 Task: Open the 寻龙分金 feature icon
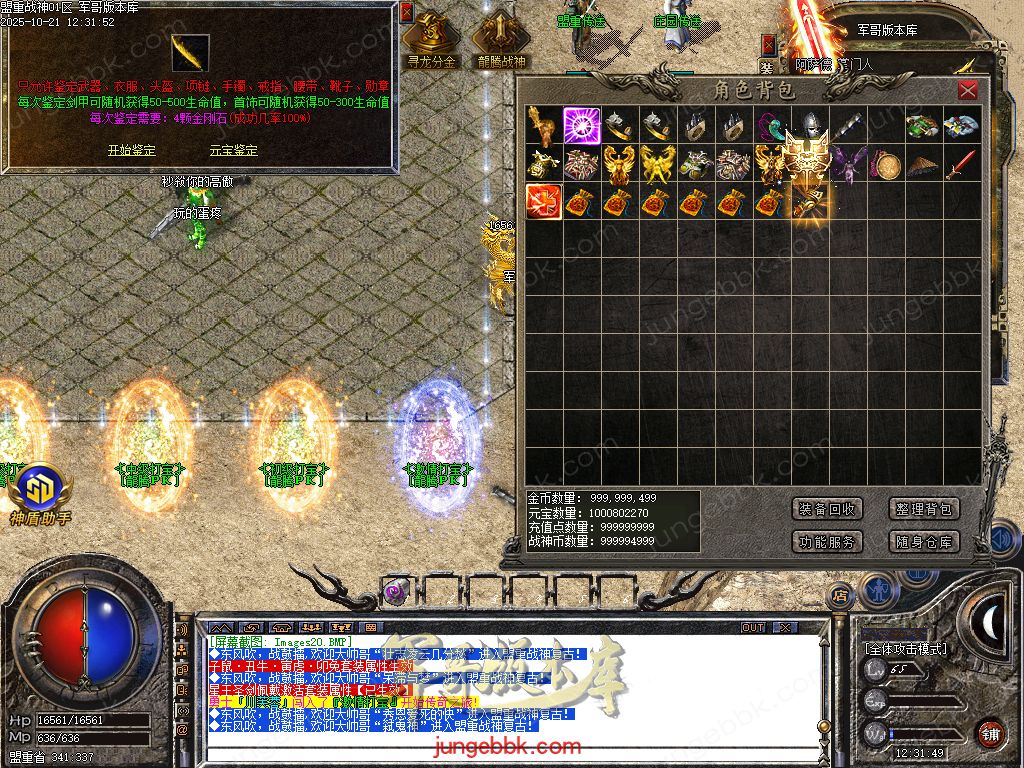pos(432,40)
